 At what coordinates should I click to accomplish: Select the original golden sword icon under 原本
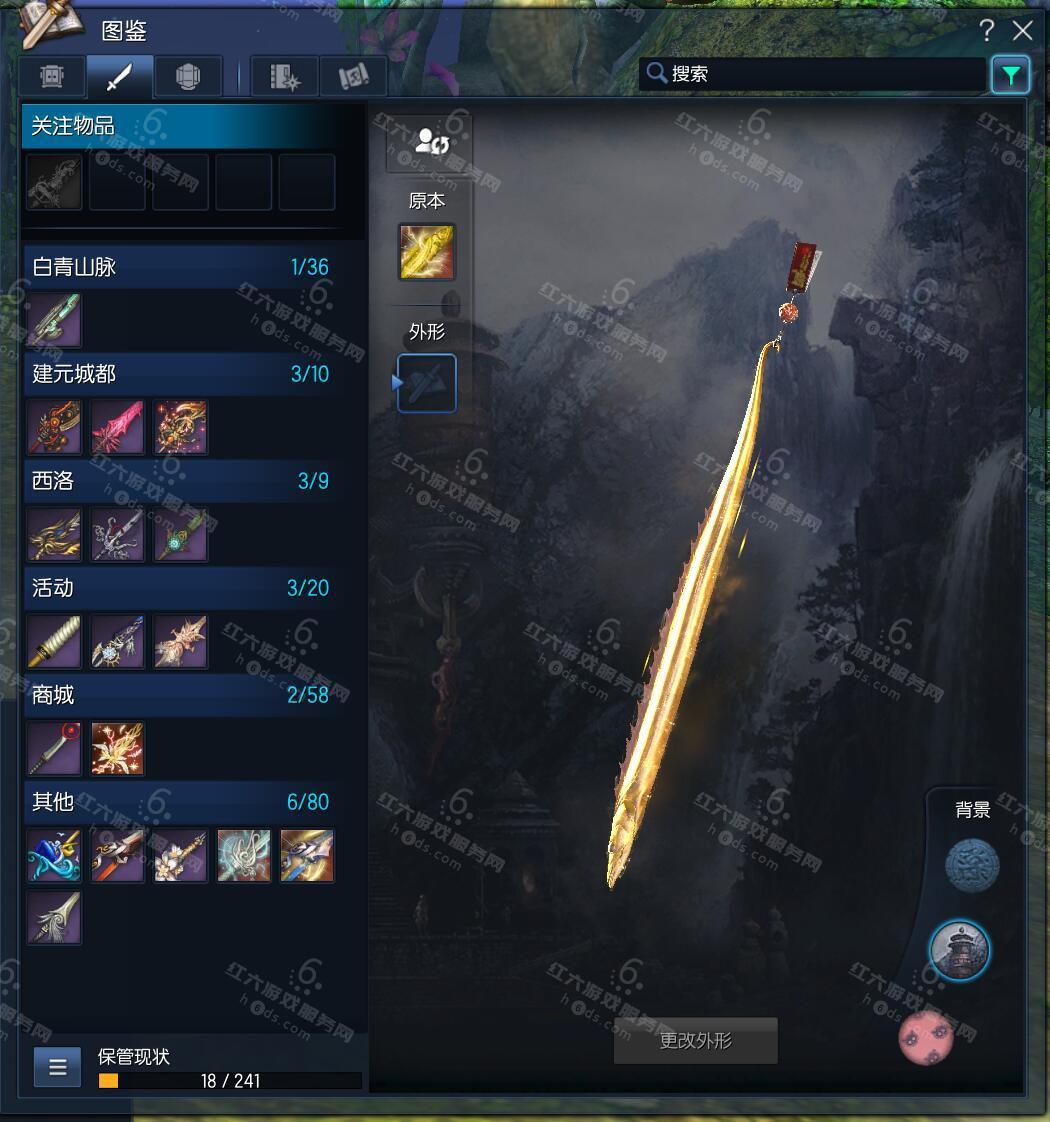427,252
